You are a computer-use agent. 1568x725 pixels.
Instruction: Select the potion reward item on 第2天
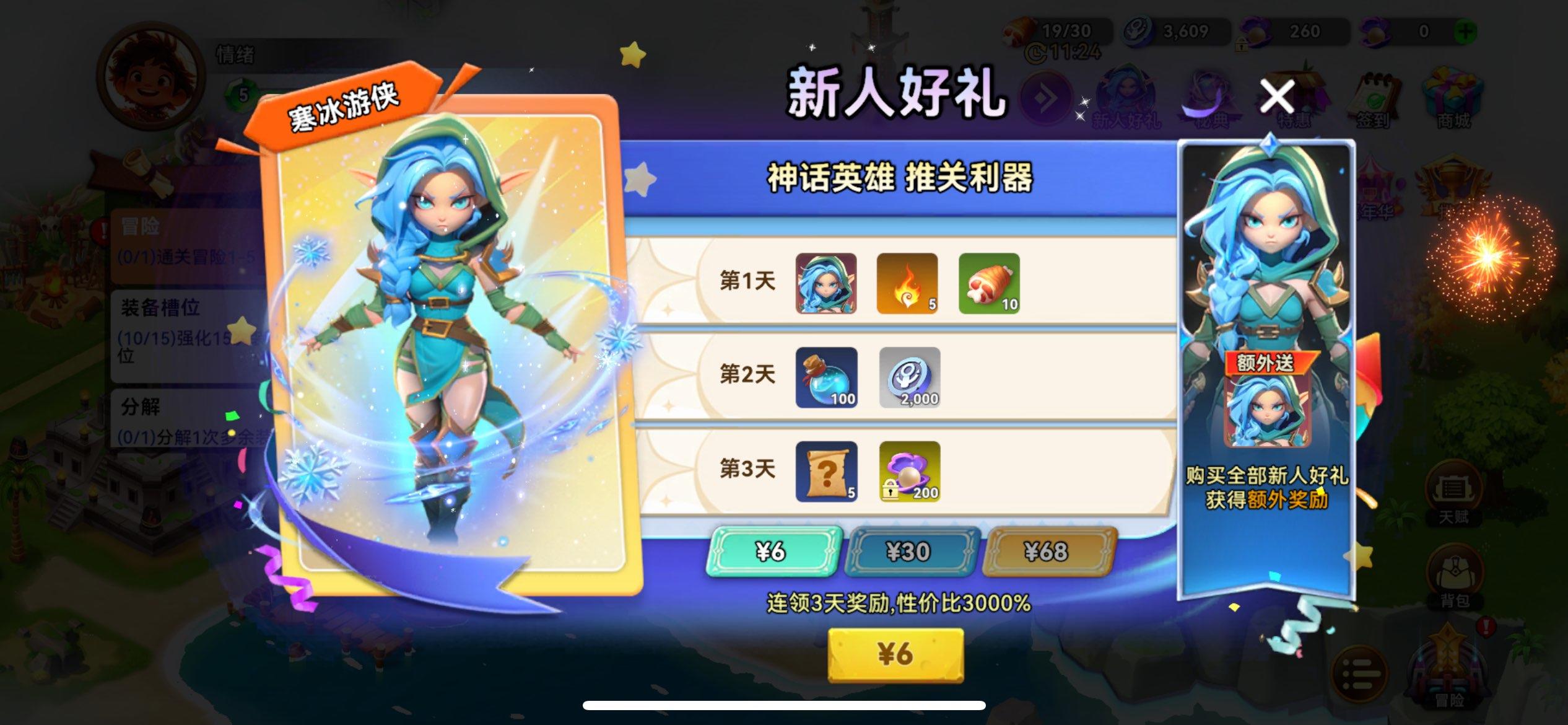click(x=827, y=377)
